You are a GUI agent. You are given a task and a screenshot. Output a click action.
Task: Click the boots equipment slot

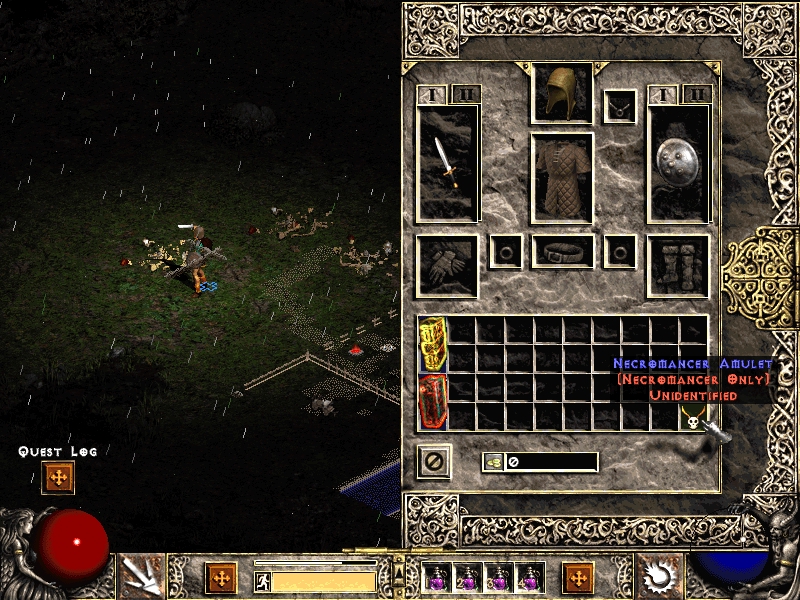(678, 266)
